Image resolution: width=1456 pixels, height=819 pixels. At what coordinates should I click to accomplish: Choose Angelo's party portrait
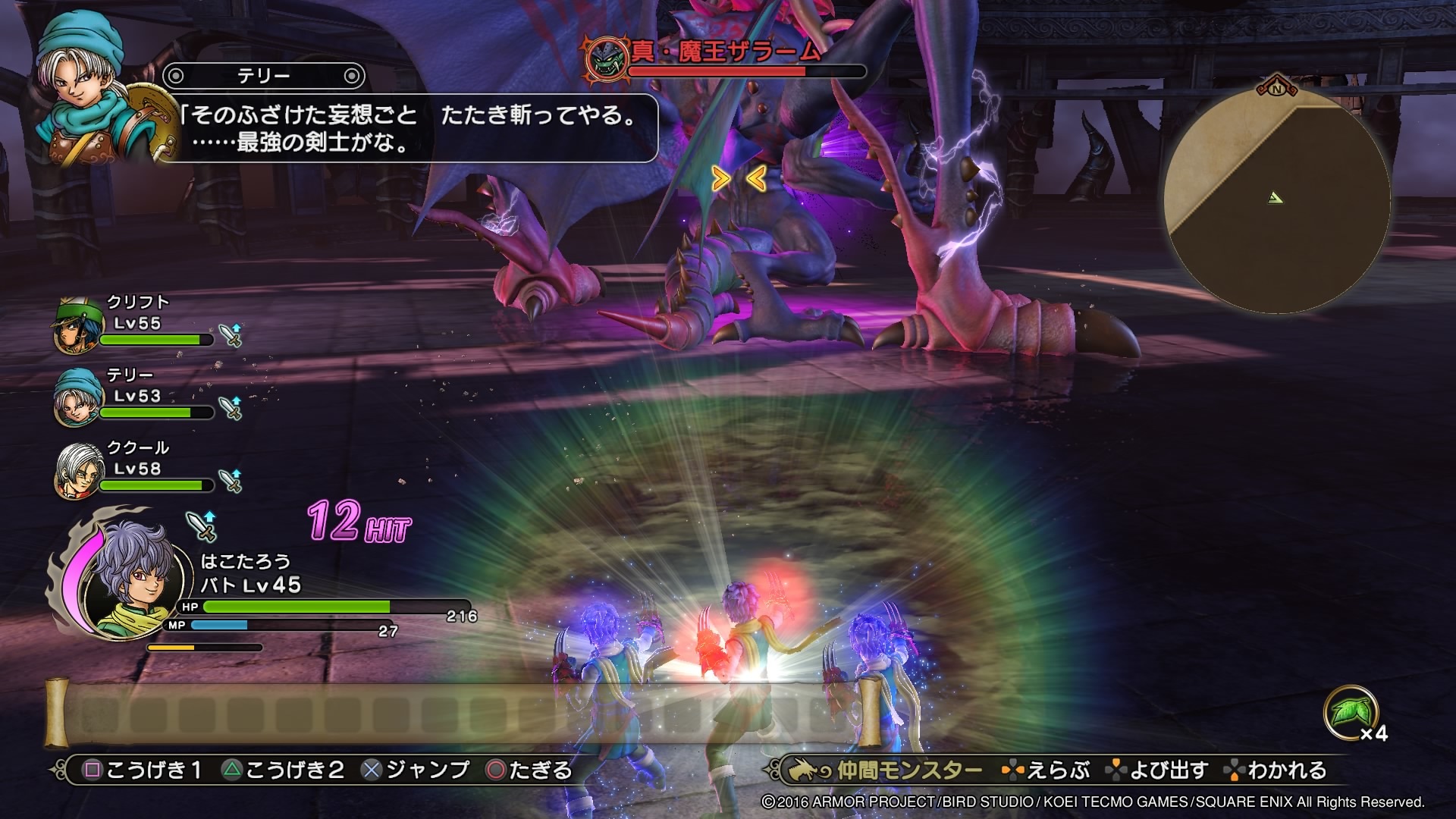click(x=77, y=471)
